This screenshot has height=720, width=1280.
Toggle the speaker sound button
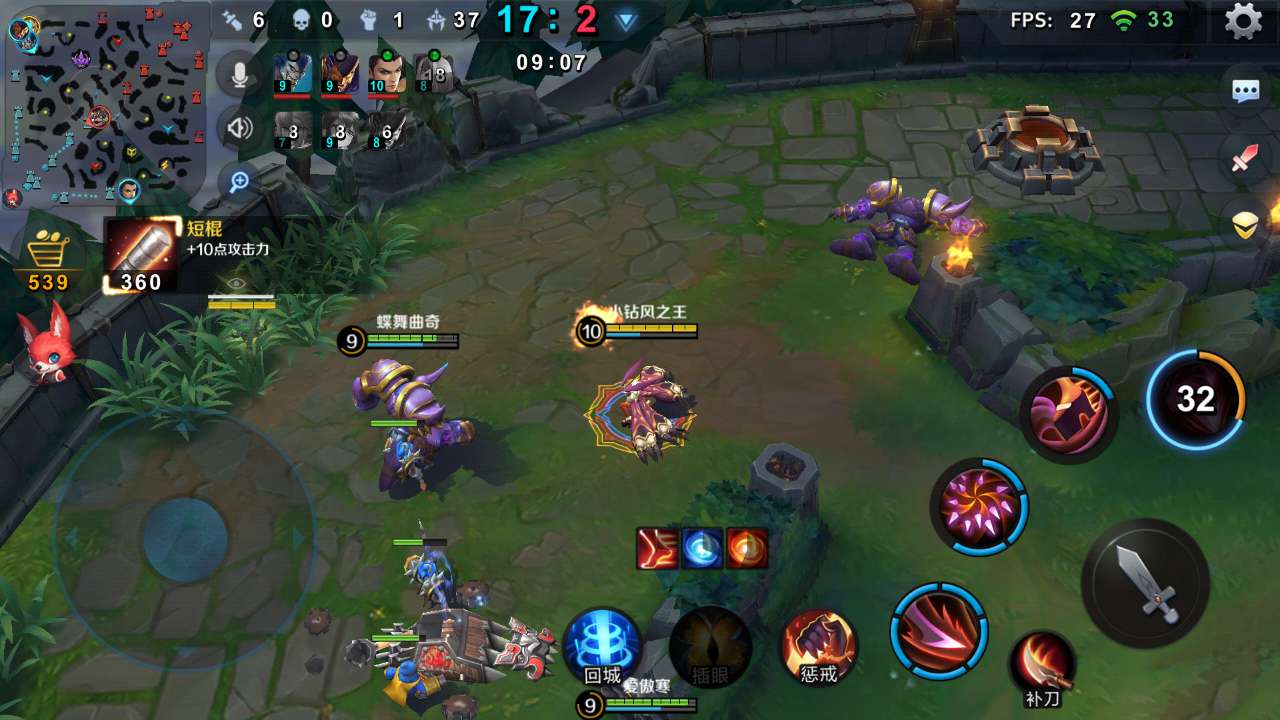[x=239, y=128]
